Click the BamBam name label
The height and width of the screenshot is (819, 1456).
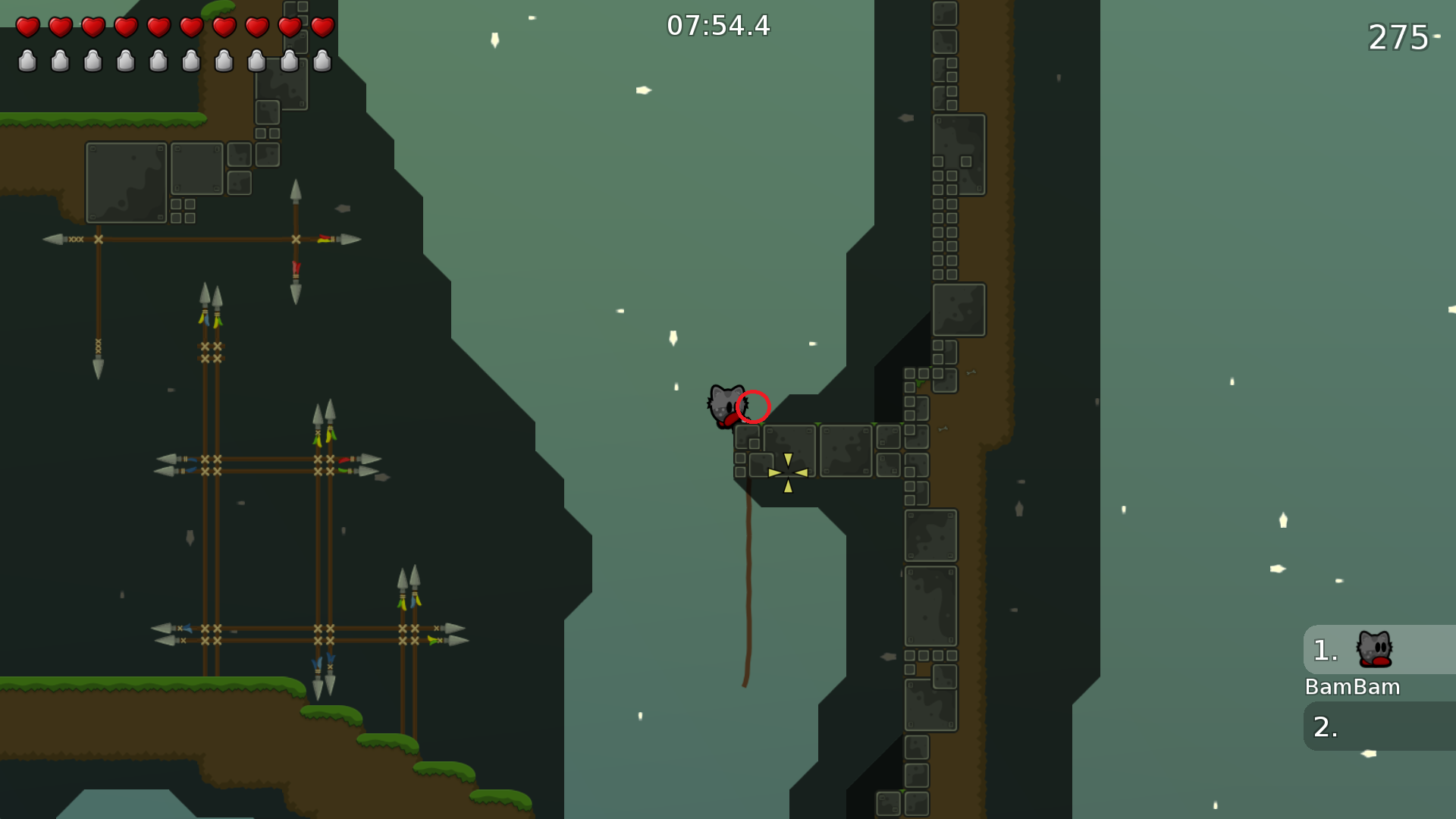pyautogui.click(x=1353, y=687)
